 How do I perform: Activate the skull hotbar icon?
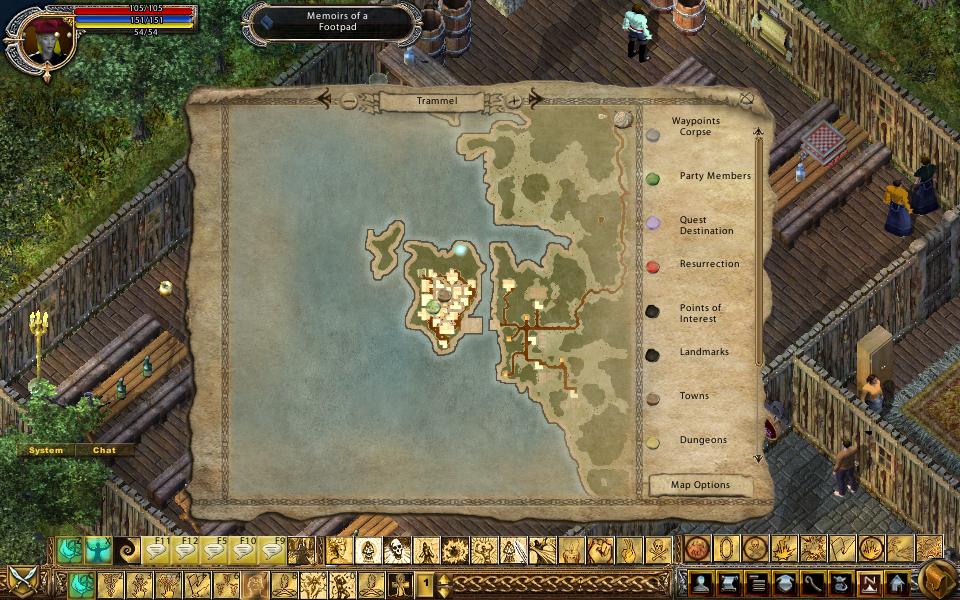click(x=397, y=550)
